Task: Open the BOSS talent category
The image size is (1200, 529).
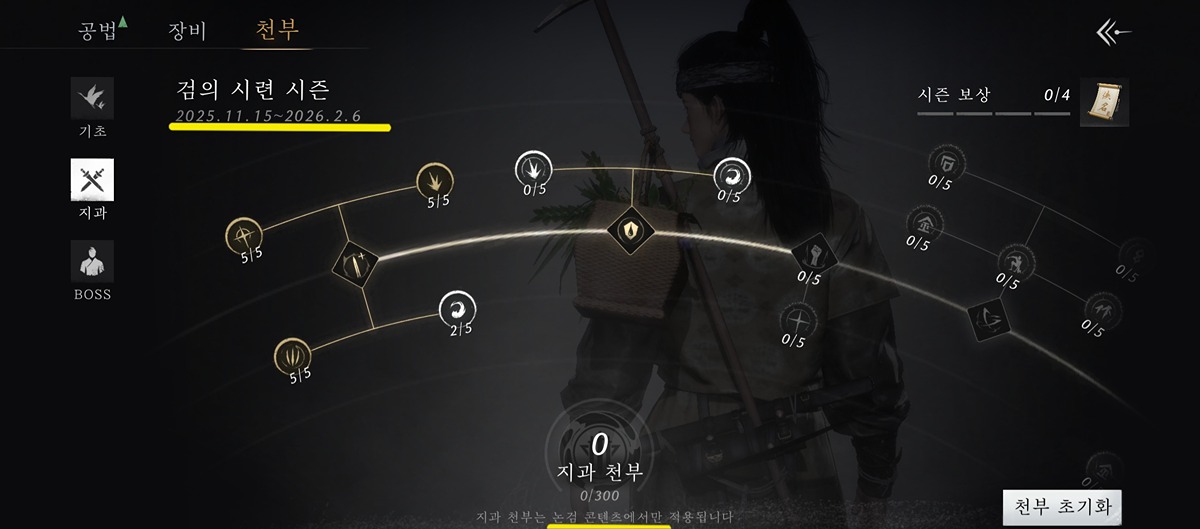Action: click(91, 262)
